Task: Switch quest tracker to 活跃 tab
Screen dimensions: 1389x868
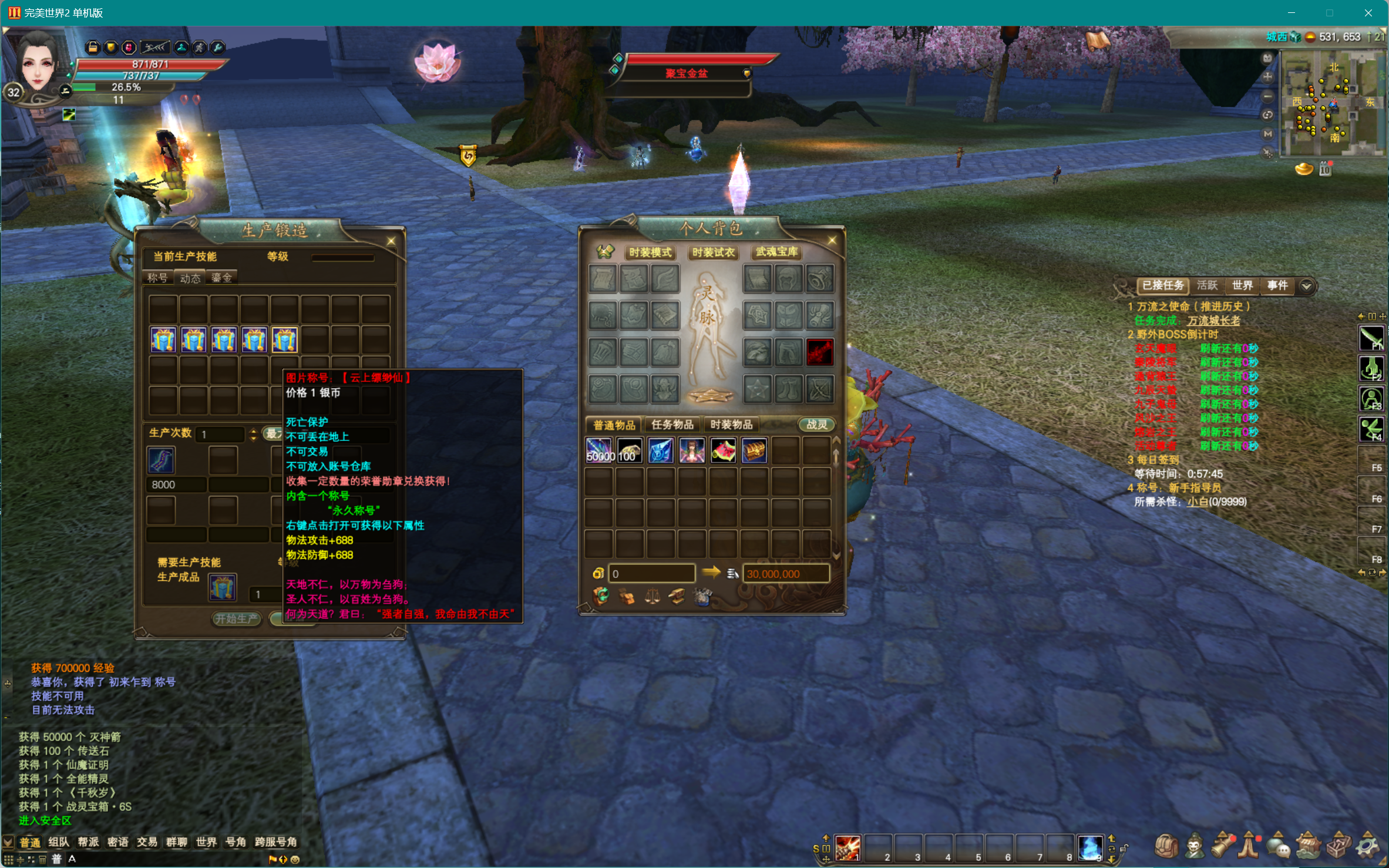Action: [1207, 285]
